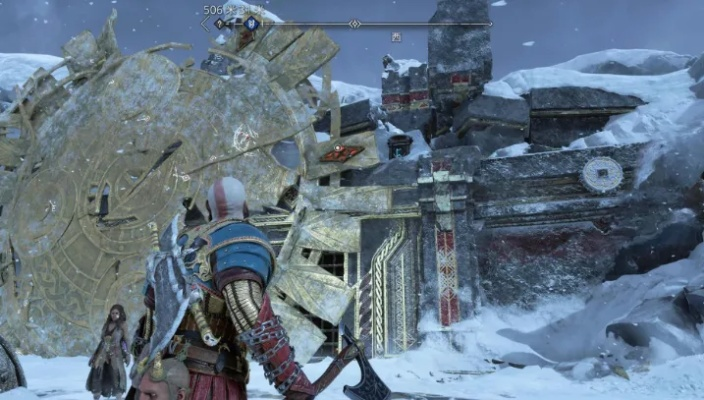Click the blue objective marker on compass

click(x=252, y=23)
